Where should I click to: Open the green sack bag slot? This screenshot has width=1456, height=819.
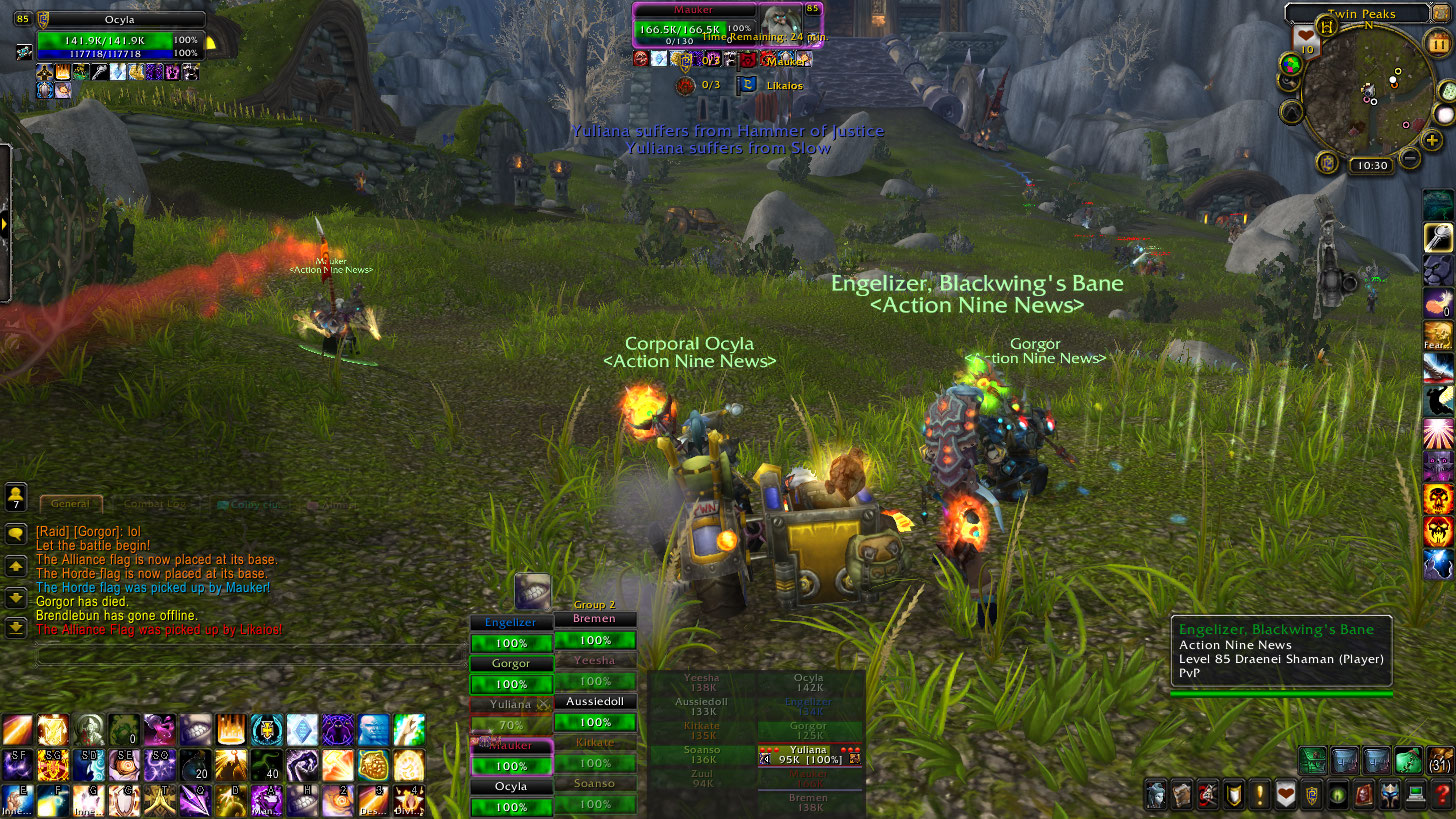[1409, 761]
